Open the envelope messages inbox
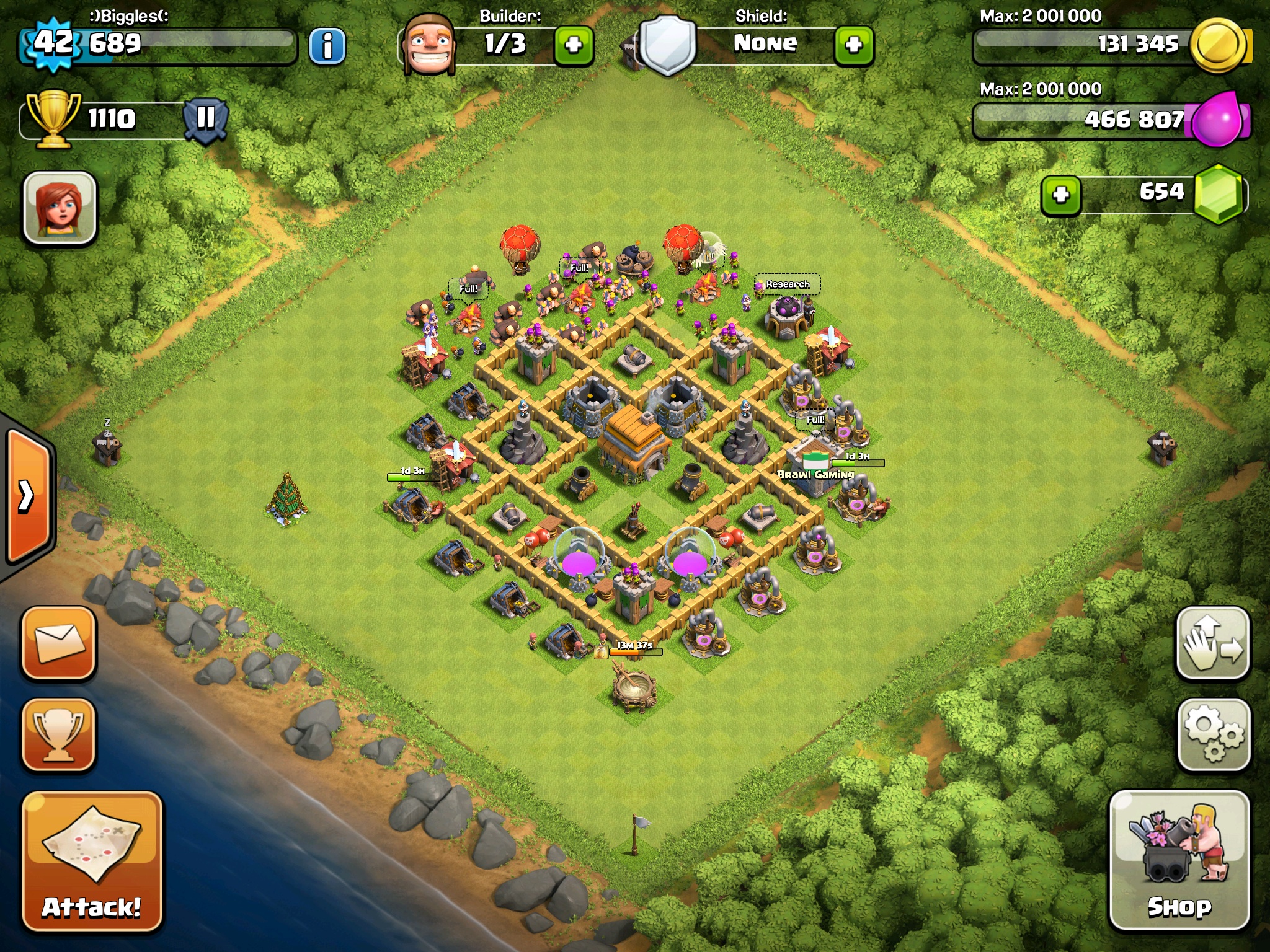 [59, 643]
